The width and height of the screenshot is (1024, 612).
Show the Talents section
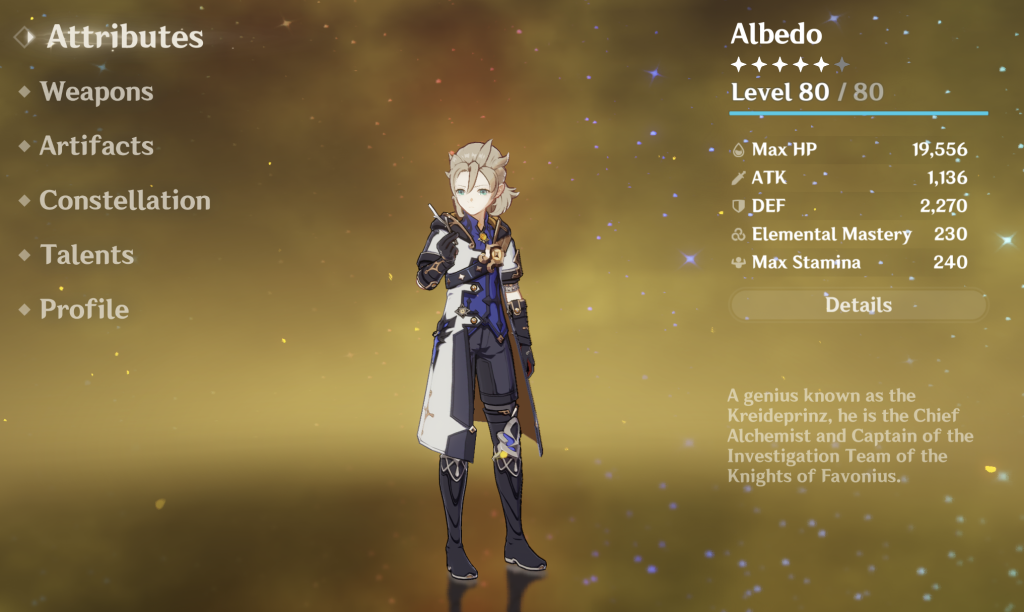tap(87, 255)
